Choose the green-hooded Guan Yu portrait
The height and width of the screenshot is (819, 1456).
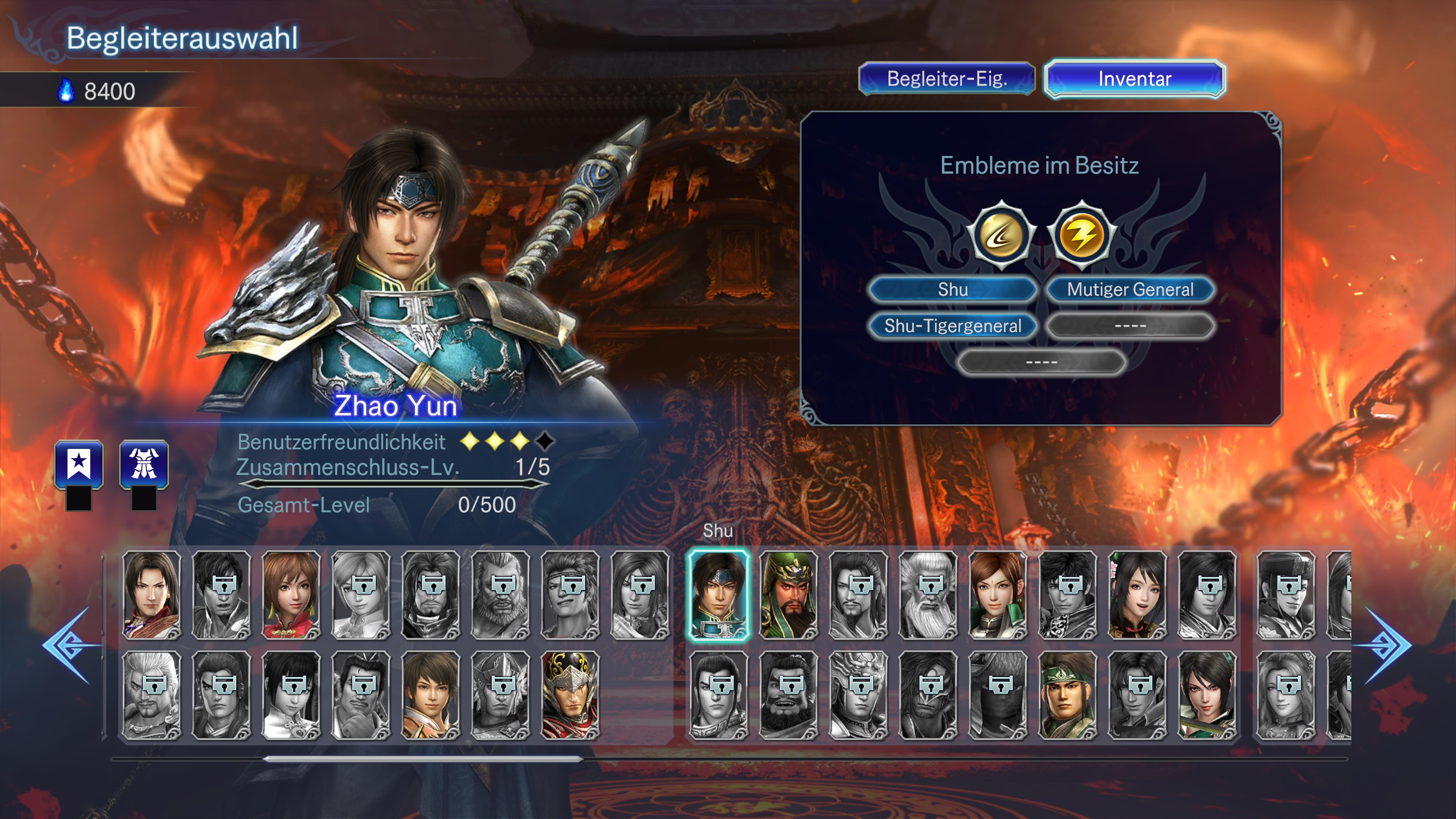click(789, 595)
